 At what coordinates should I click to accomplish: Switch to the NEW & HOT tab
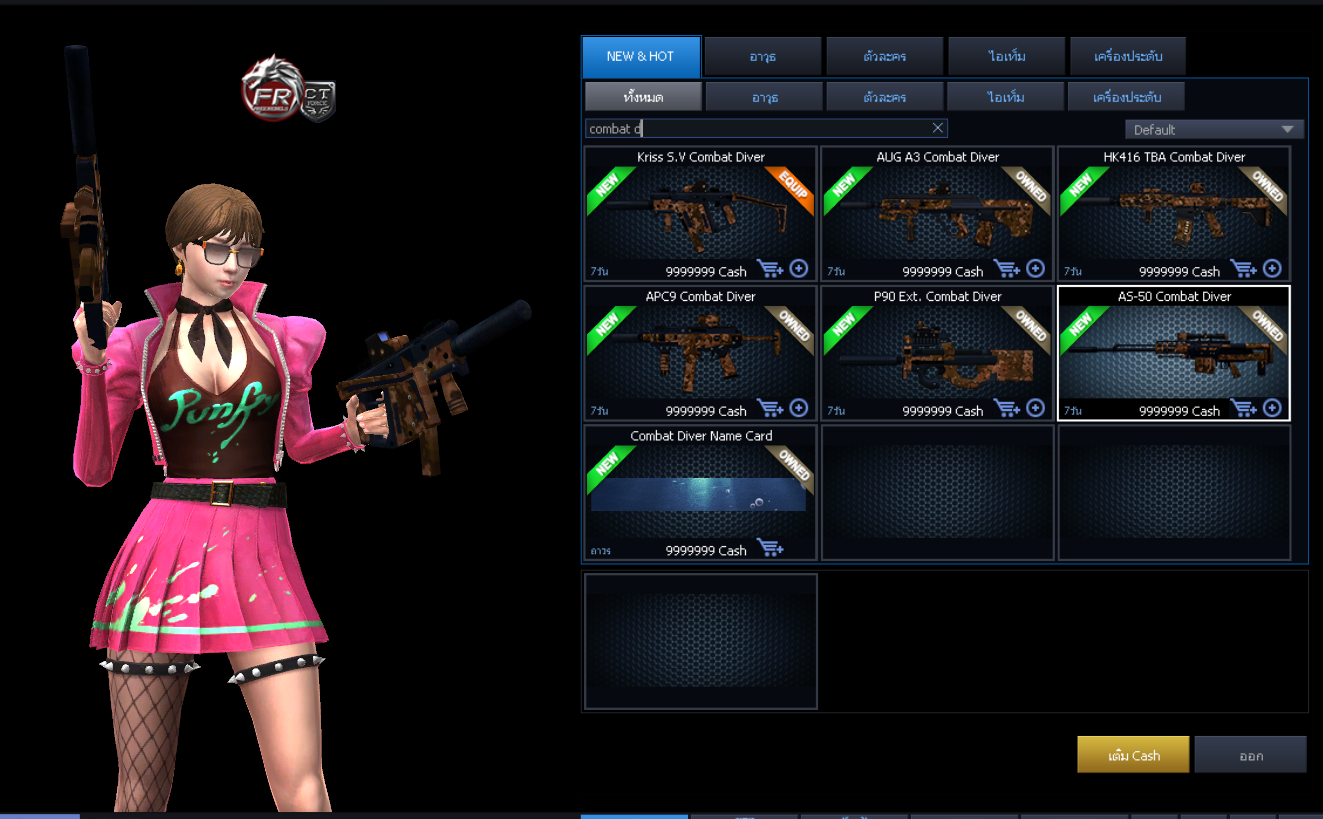(x=641, y=56)
